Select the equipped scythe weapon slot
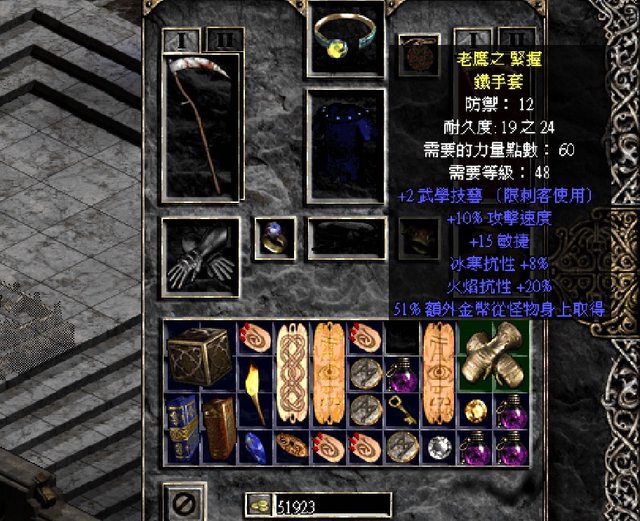Image resolution: width=640 pixels, height=521 pixels. tap(201, 124)
